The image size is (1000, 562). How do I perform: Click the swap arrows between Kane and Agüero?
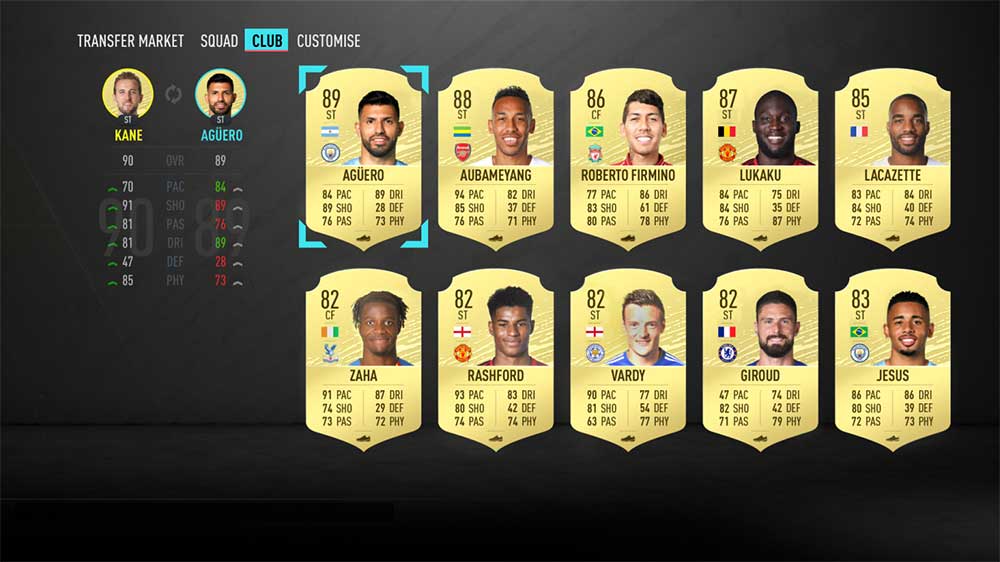[174, 95]
